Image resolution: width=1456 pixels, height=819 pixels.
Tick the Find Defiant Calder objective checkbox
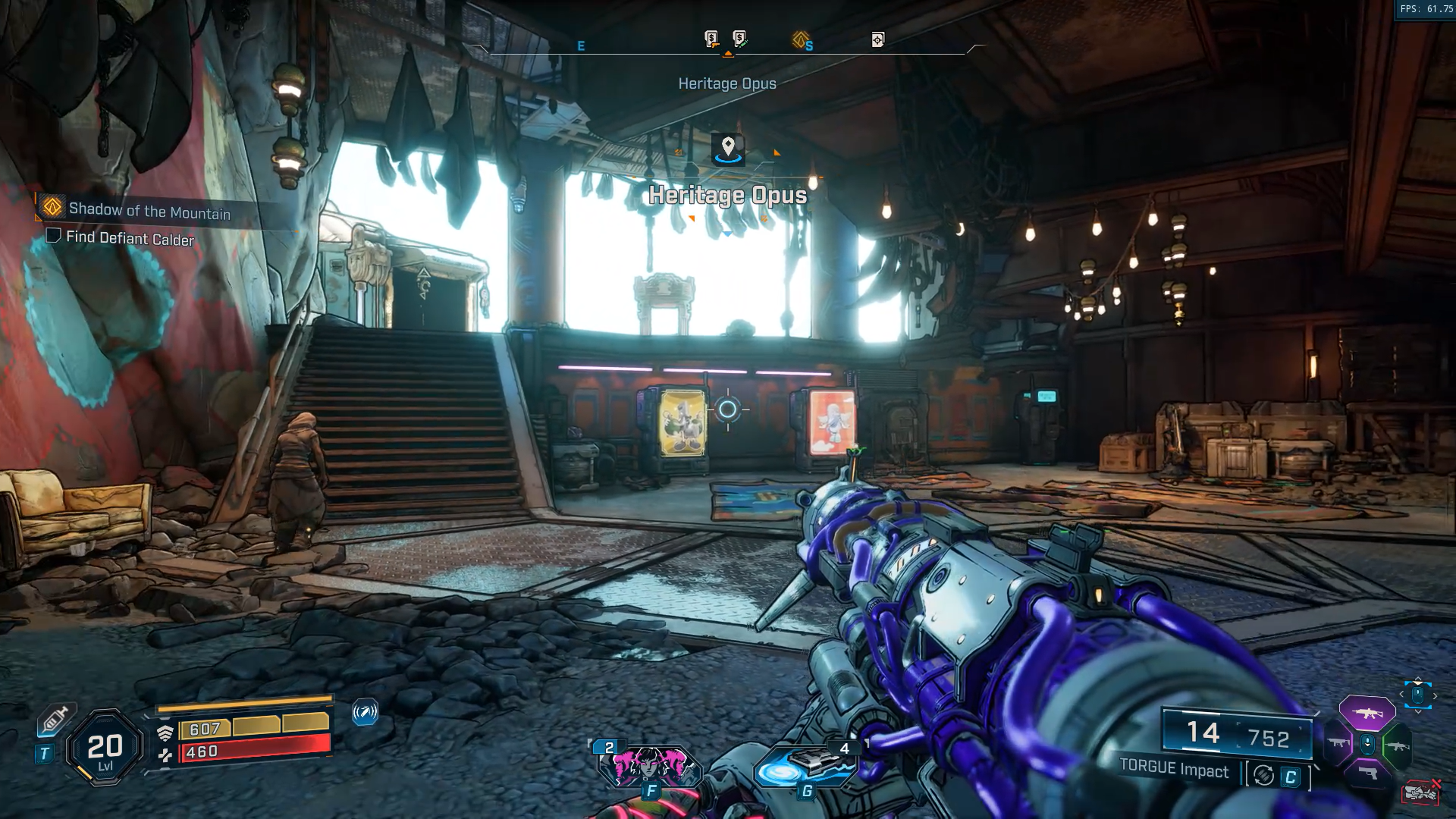[53, 236]
